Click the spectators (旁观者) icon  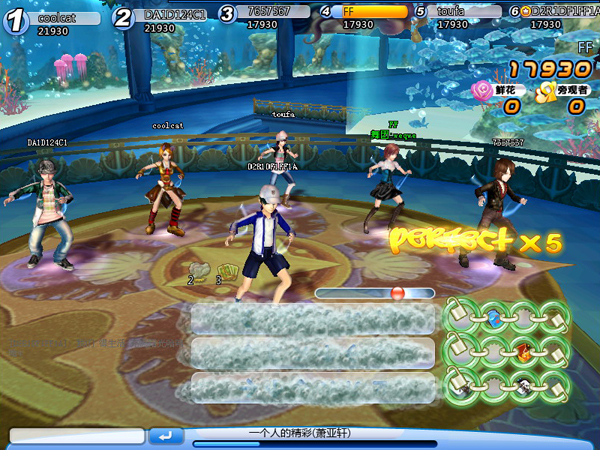coord(545,91)
